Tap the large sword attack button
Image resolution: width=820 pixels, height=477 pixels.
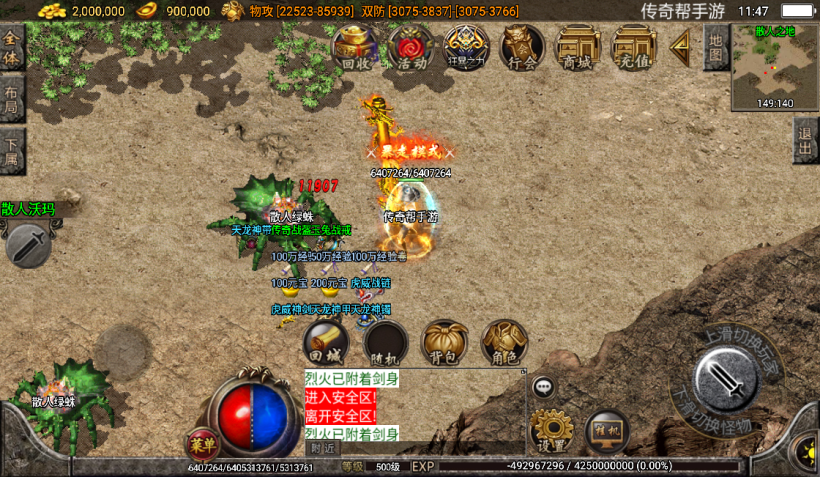pos(724,380)
